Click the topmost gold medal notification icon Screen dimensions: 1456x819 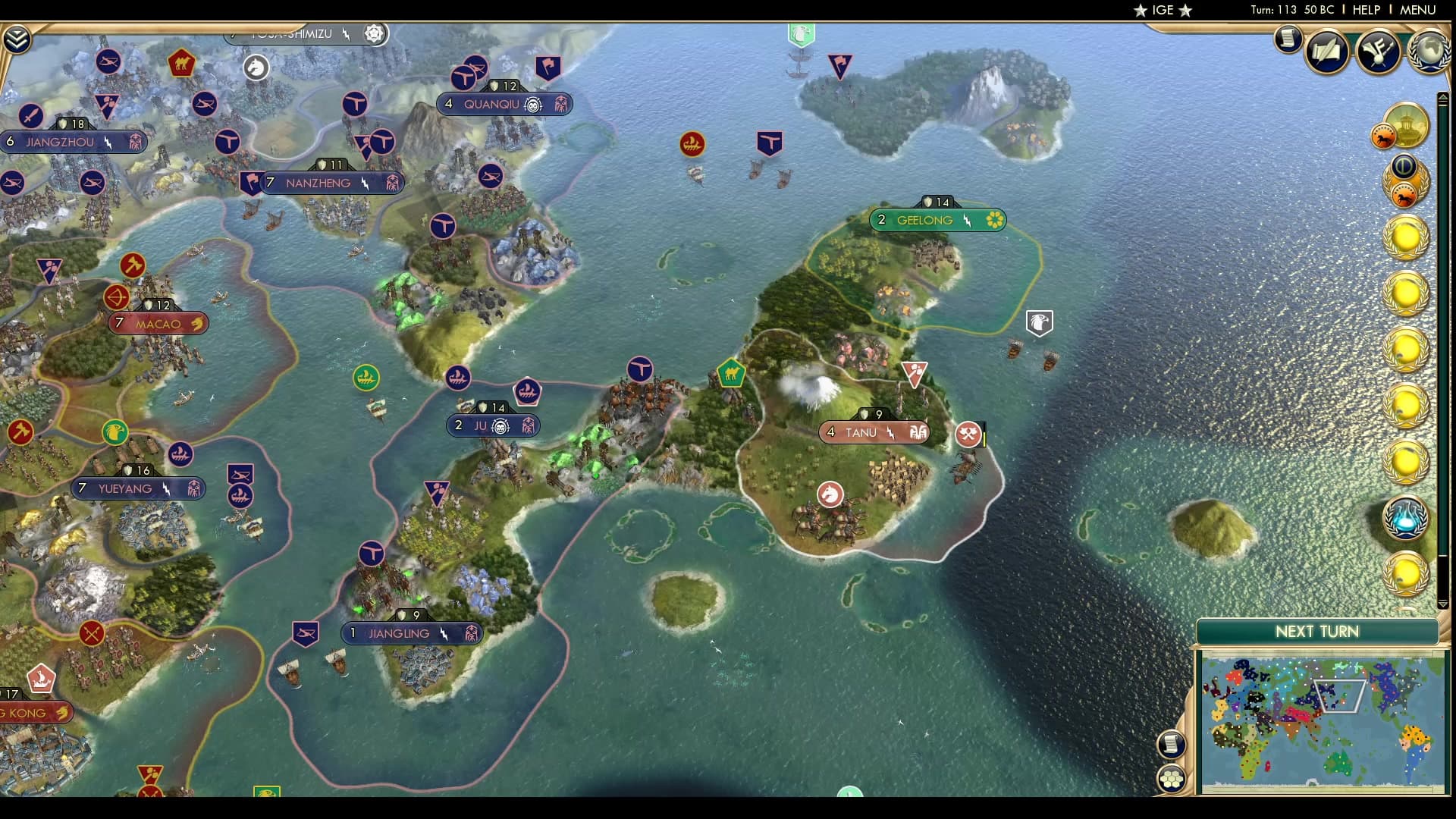[1406, 238]
